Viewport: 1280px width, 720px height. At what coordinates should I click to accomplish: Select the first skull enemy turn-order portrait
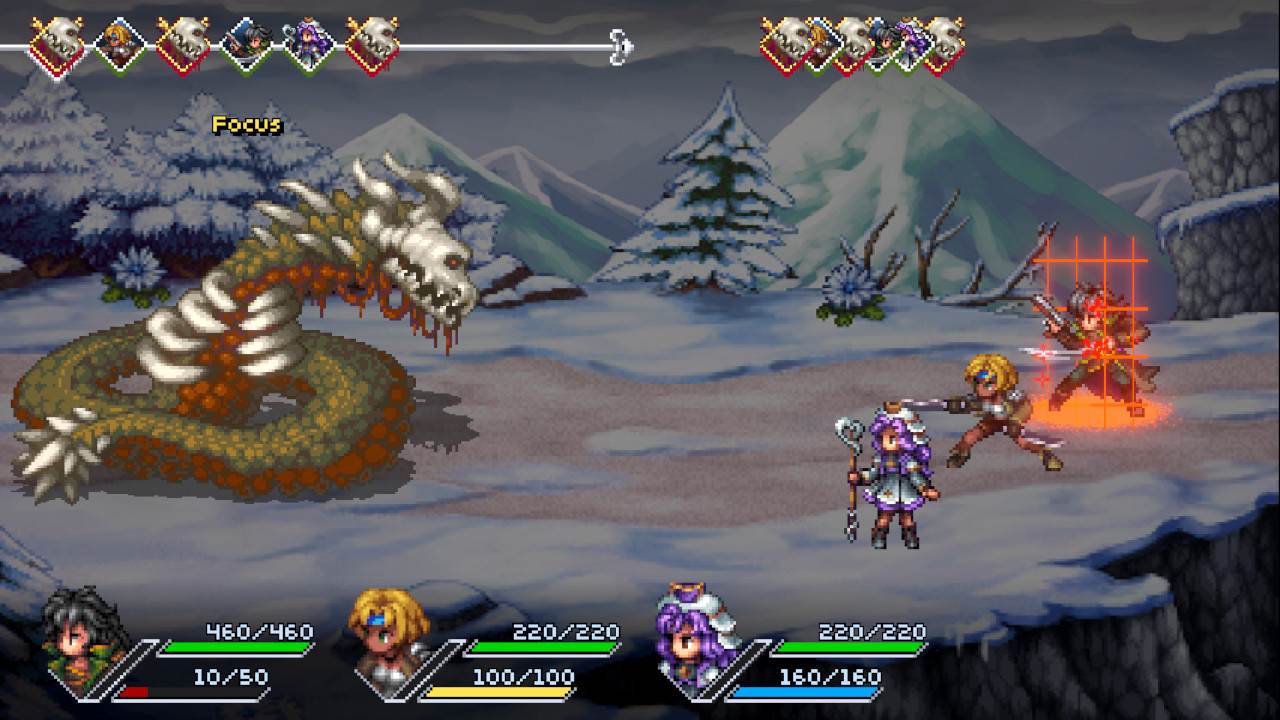pyautogui.click(x=56, y=40)
